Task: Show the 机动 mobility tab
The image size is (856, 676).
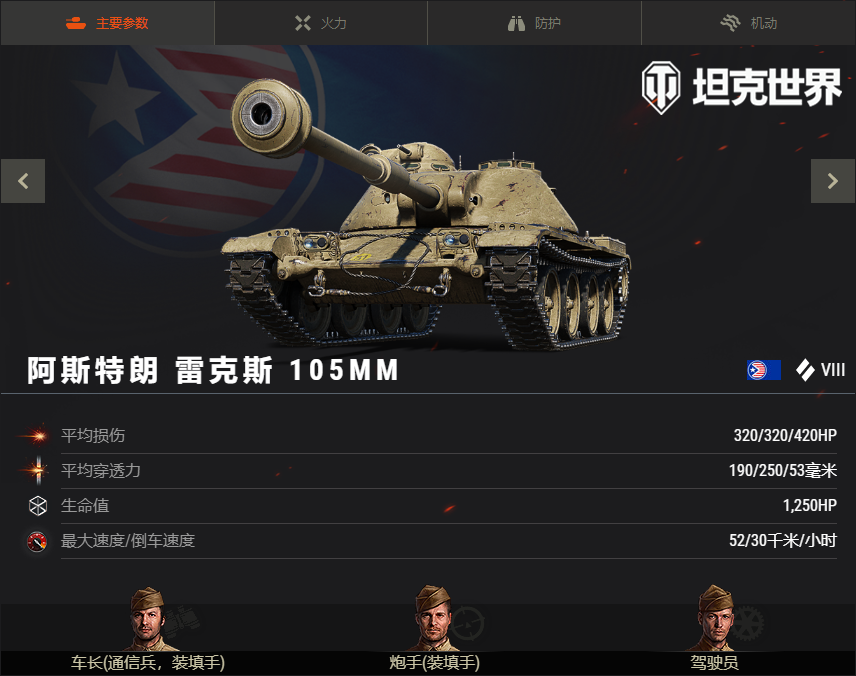Action: [749, 23]
